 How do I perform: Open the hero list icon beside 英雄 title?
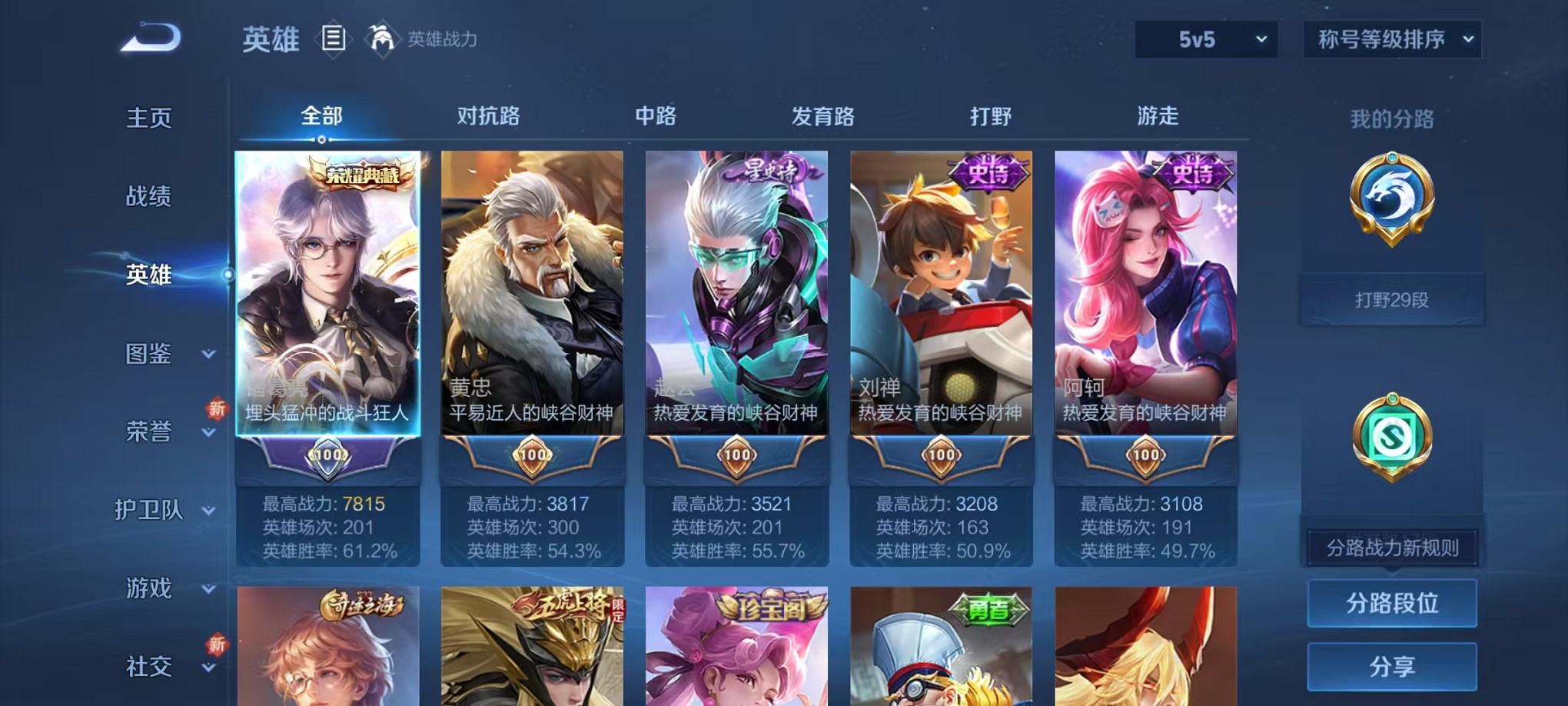point(333,38)
